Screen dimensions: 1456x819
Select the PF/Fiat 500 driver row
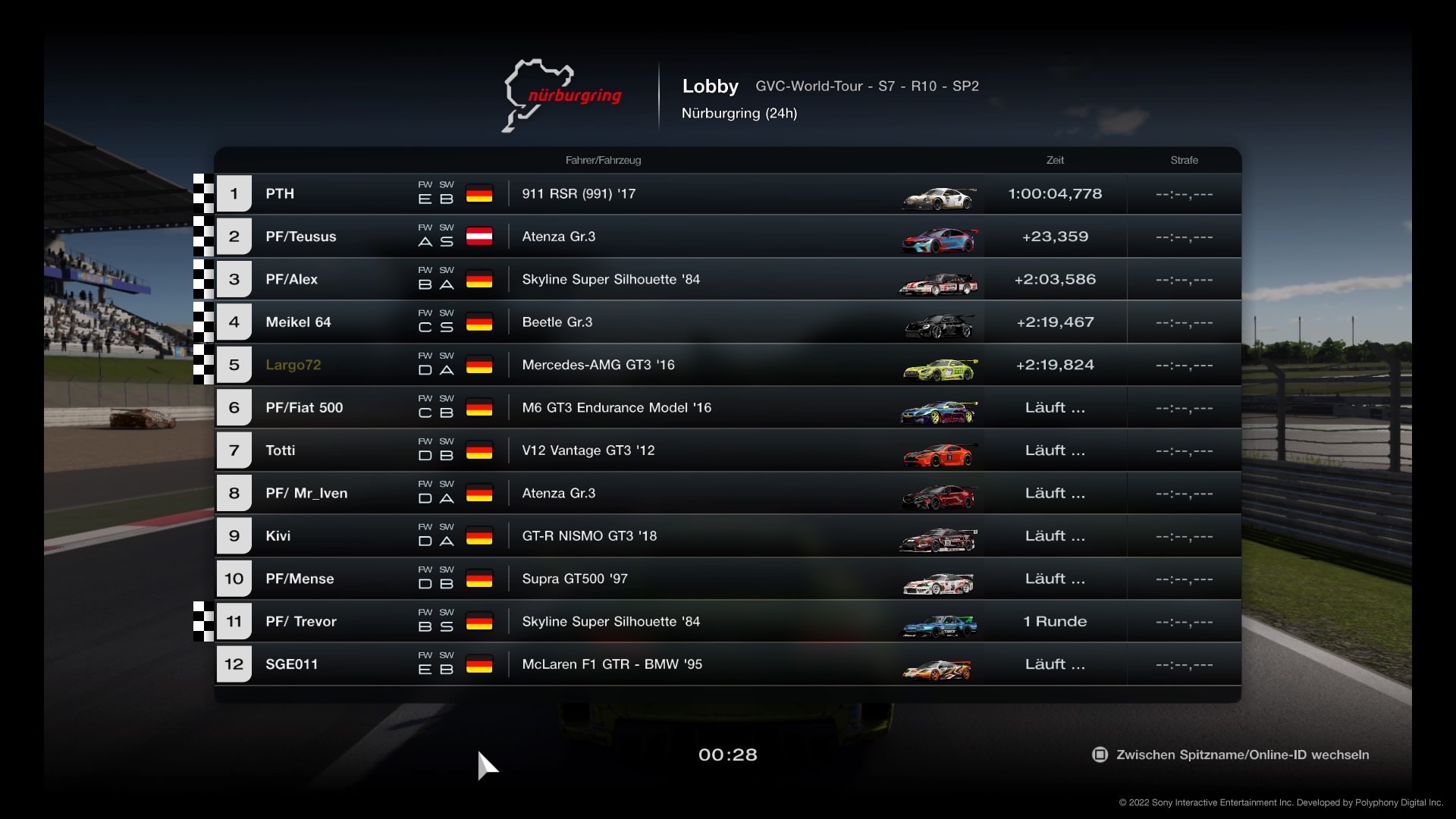pos(728,408)
